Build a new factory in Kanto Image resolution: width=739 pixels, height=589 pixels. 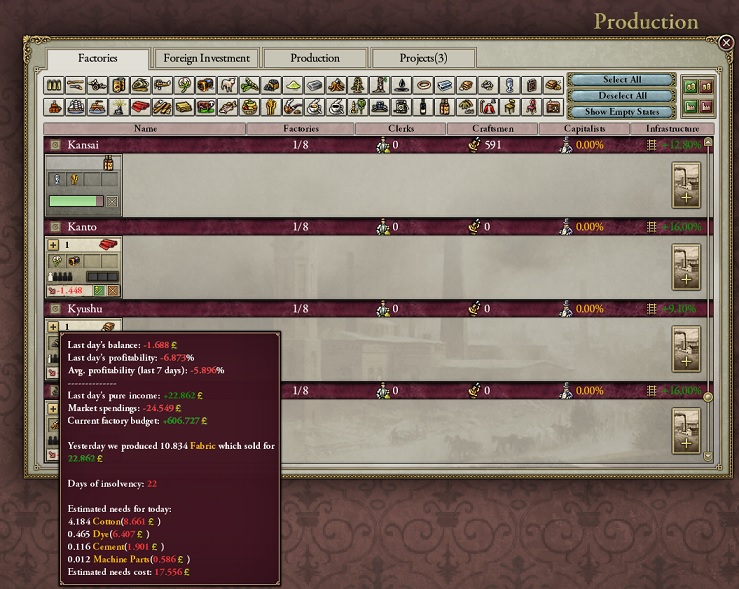pyautogui.click(x=687, y=267)
